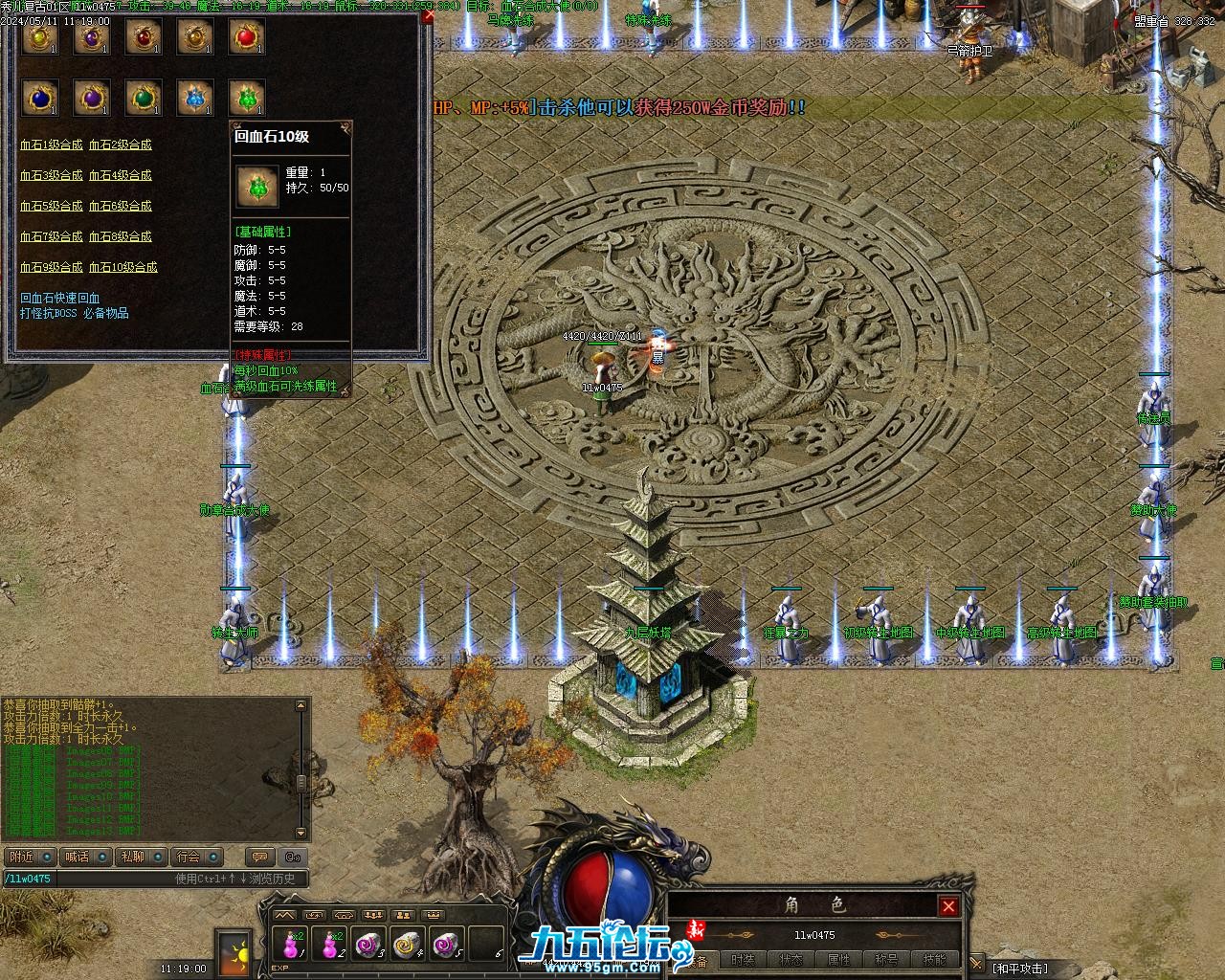This screenshot has height=980, width=1225.
Task: Enable the 私聊 private chat channel
Action: (132, 857)
